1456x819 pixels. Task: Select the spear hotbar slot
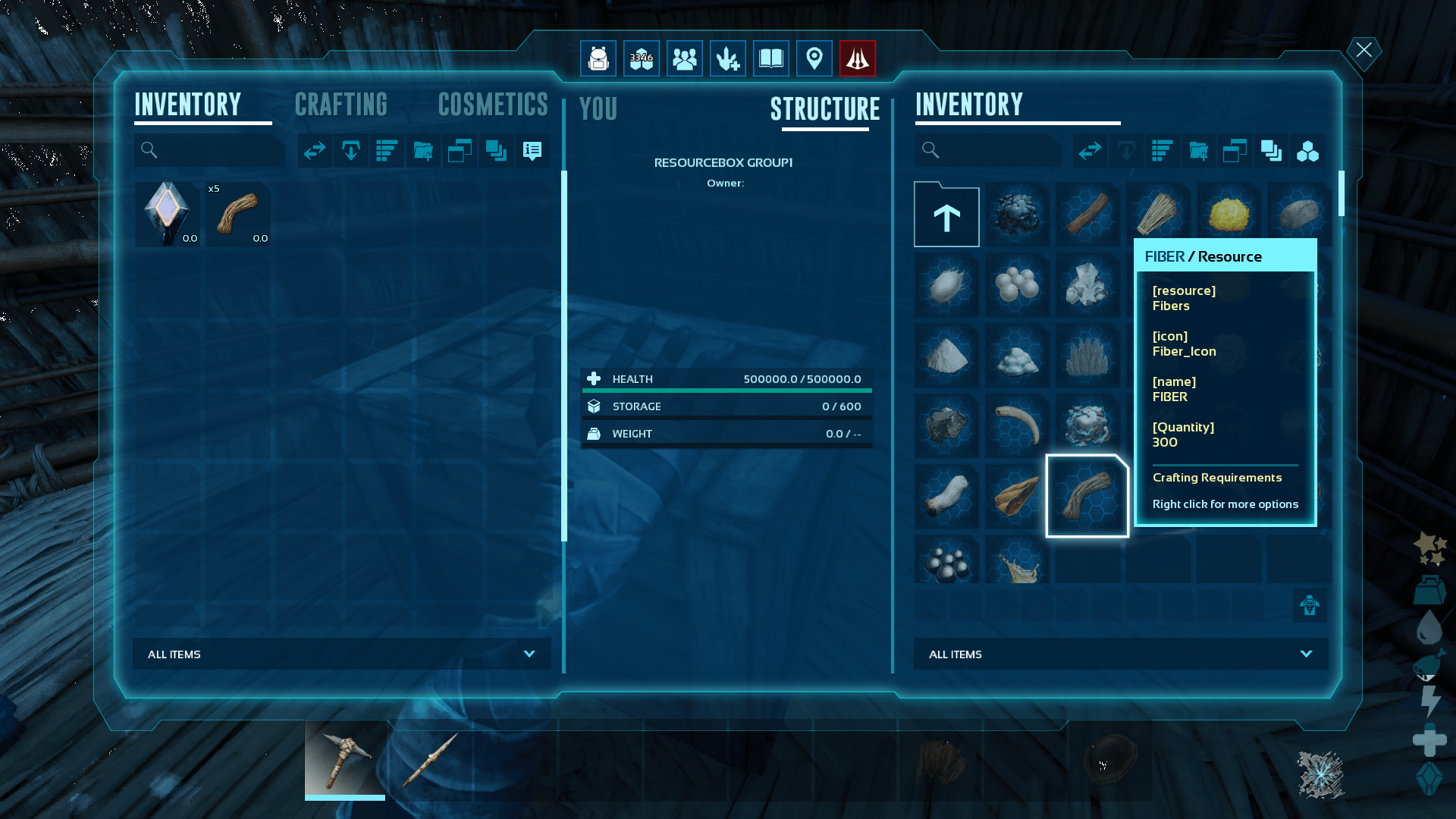pos(430,758)
